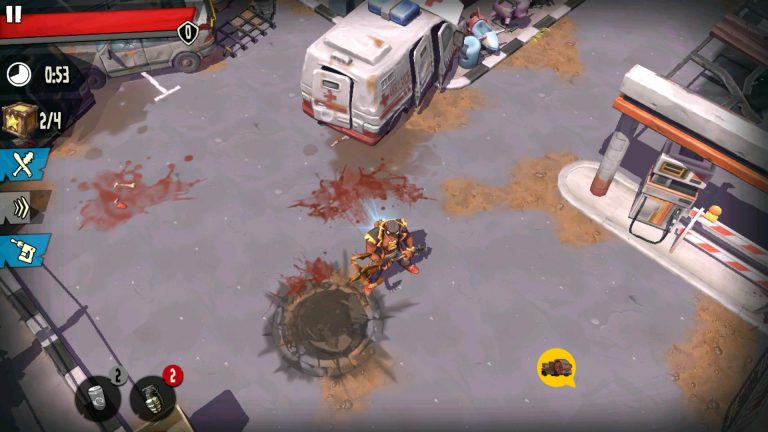Tap the star crate objective counter
Screen dimensions: 768x432
click(33, 120)
